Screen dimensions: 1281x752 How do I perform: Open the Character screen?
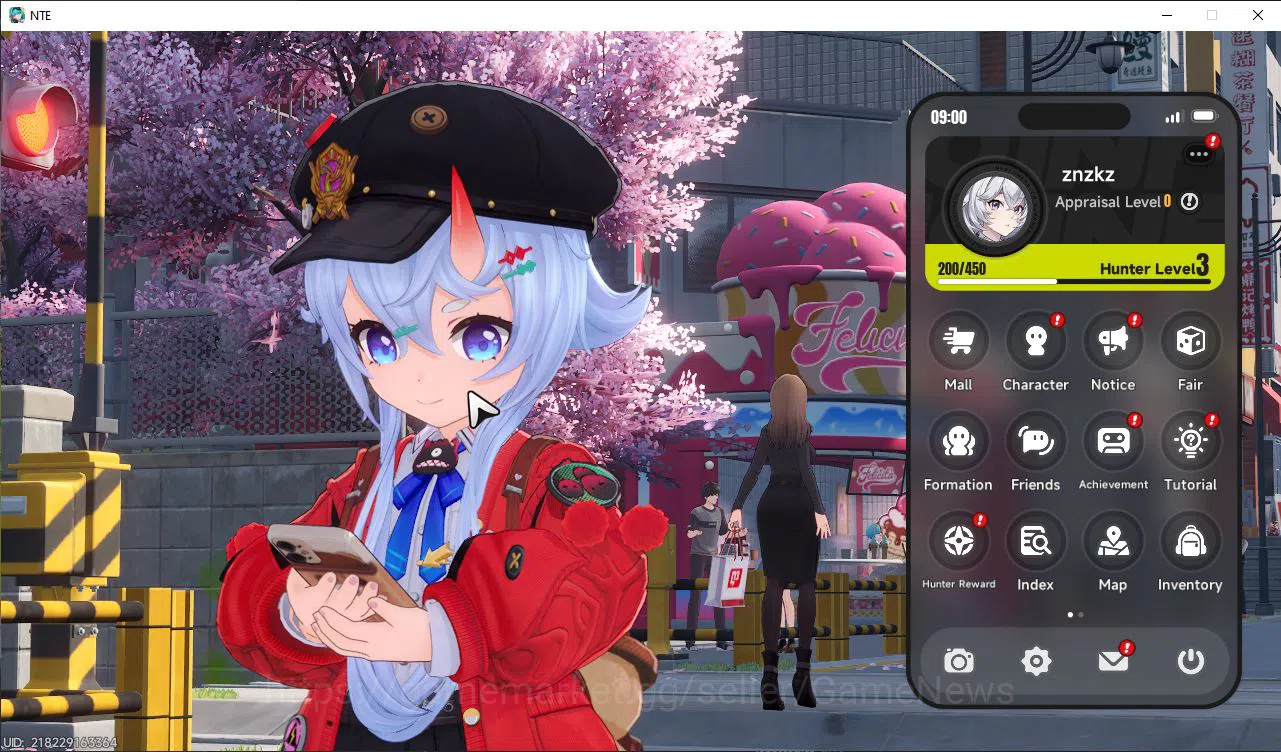(x=1036, y=340)
